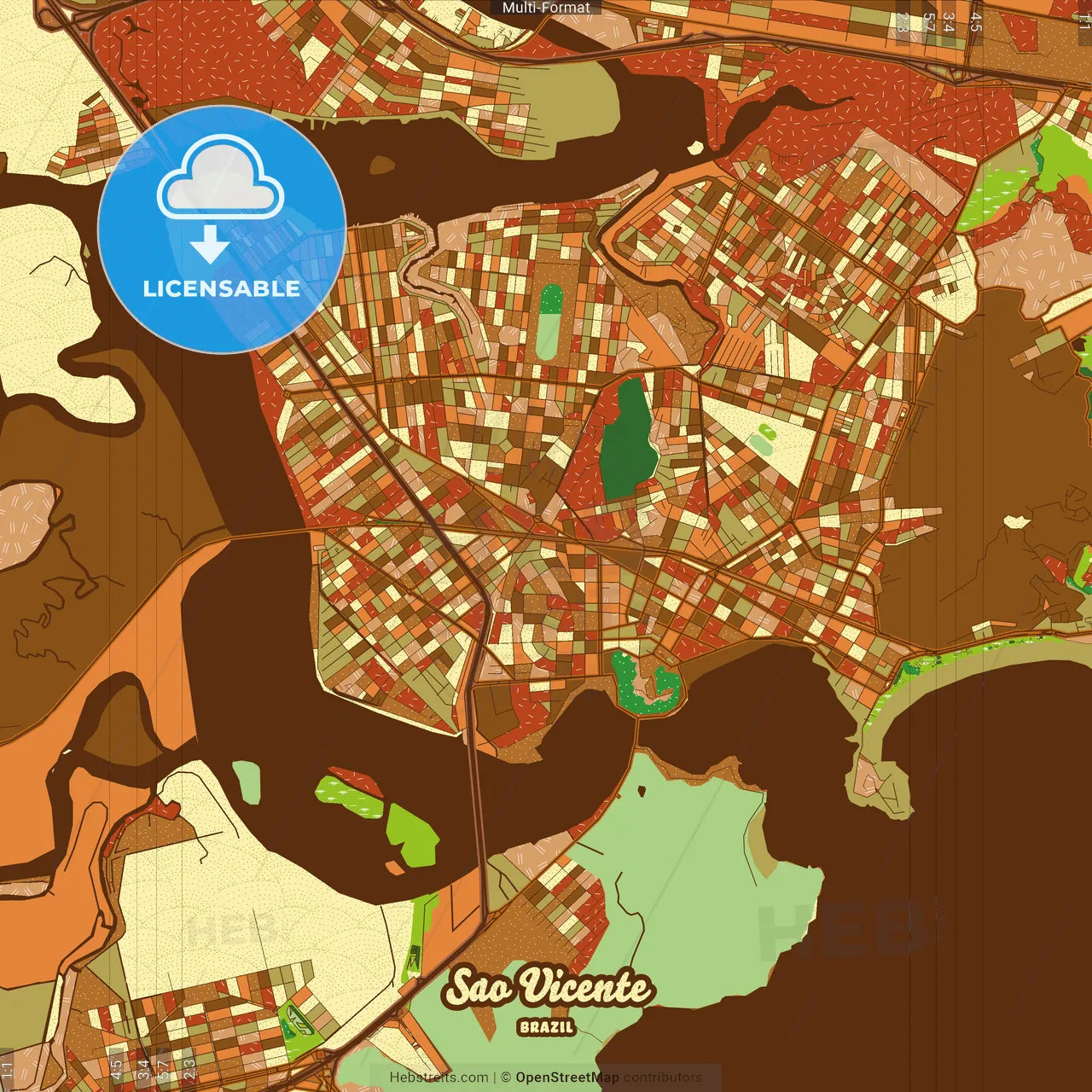Visit the Hebstreits.com attribution link
Viewport: 1092px width, 1092px height.
[x=439, y=1077]
